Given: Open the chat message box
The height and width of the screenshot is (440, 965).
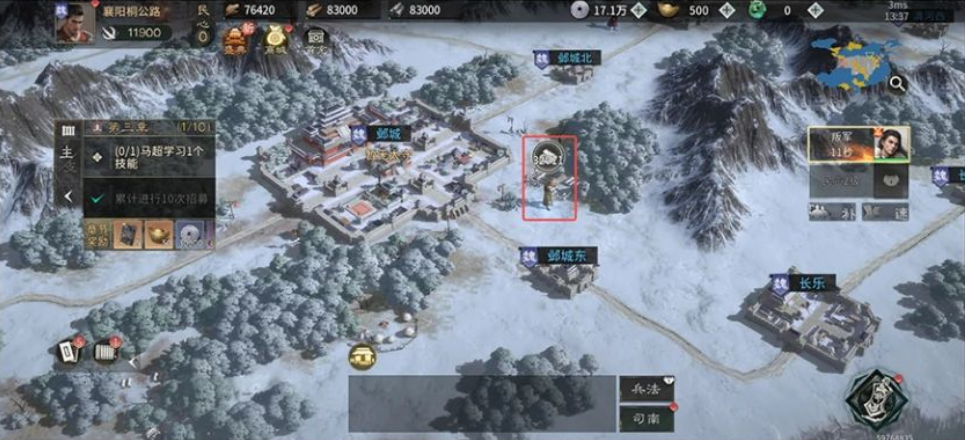Looking at the screenshot, I should (x=481, y=403).
